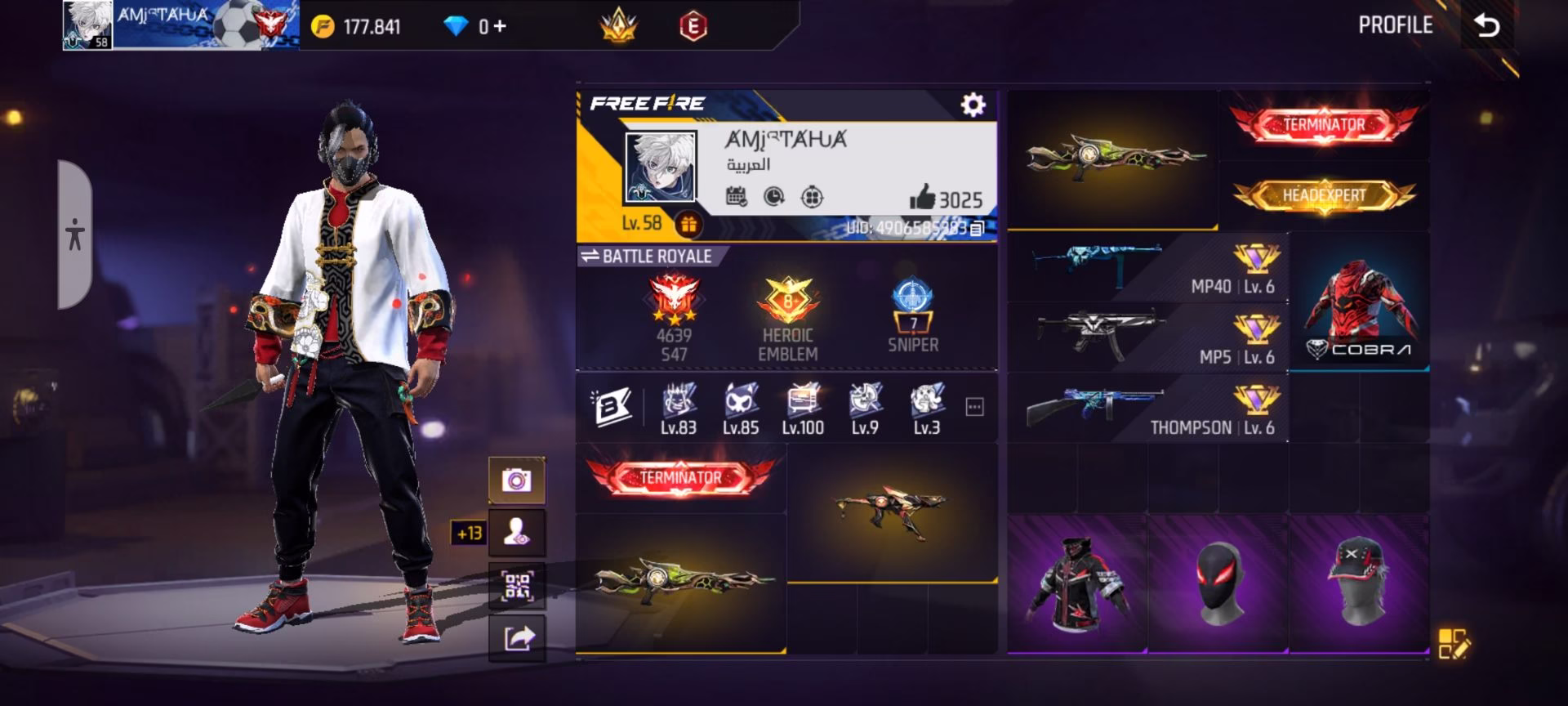
Task: Open the QR code button
Action: pos(516,586)
